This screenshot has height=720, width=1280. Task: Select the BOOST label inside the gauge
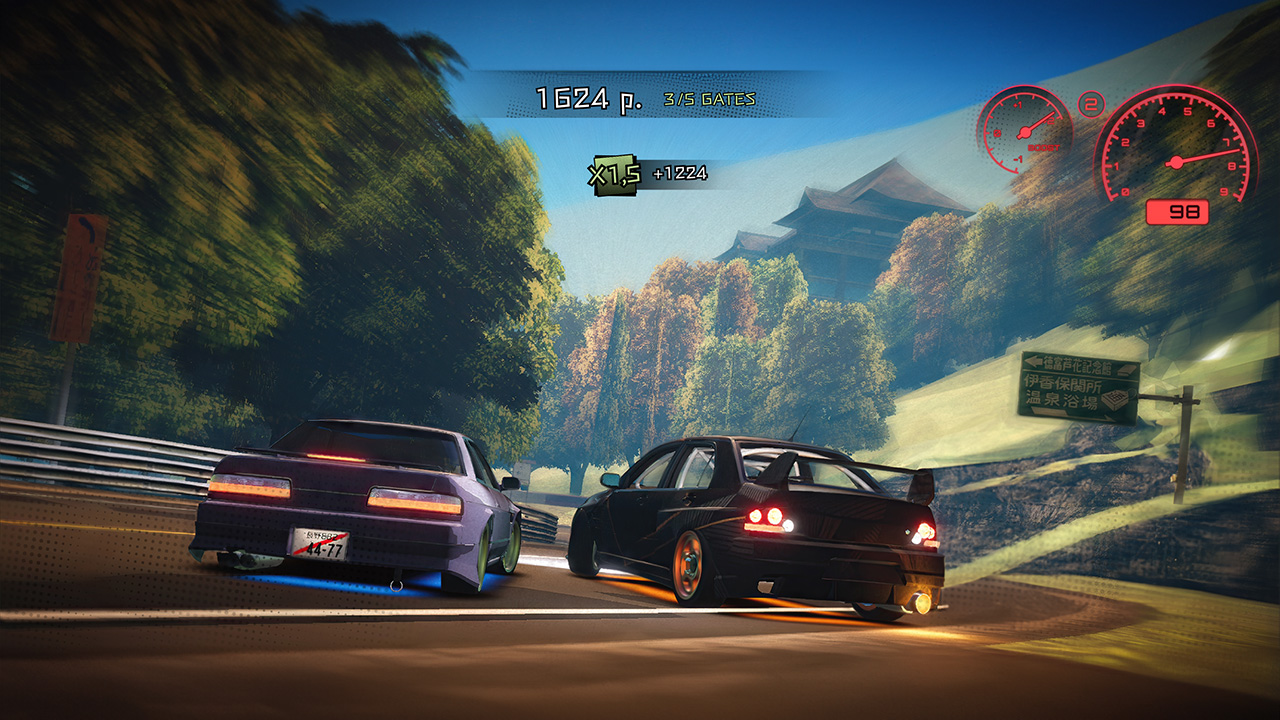1043,147
